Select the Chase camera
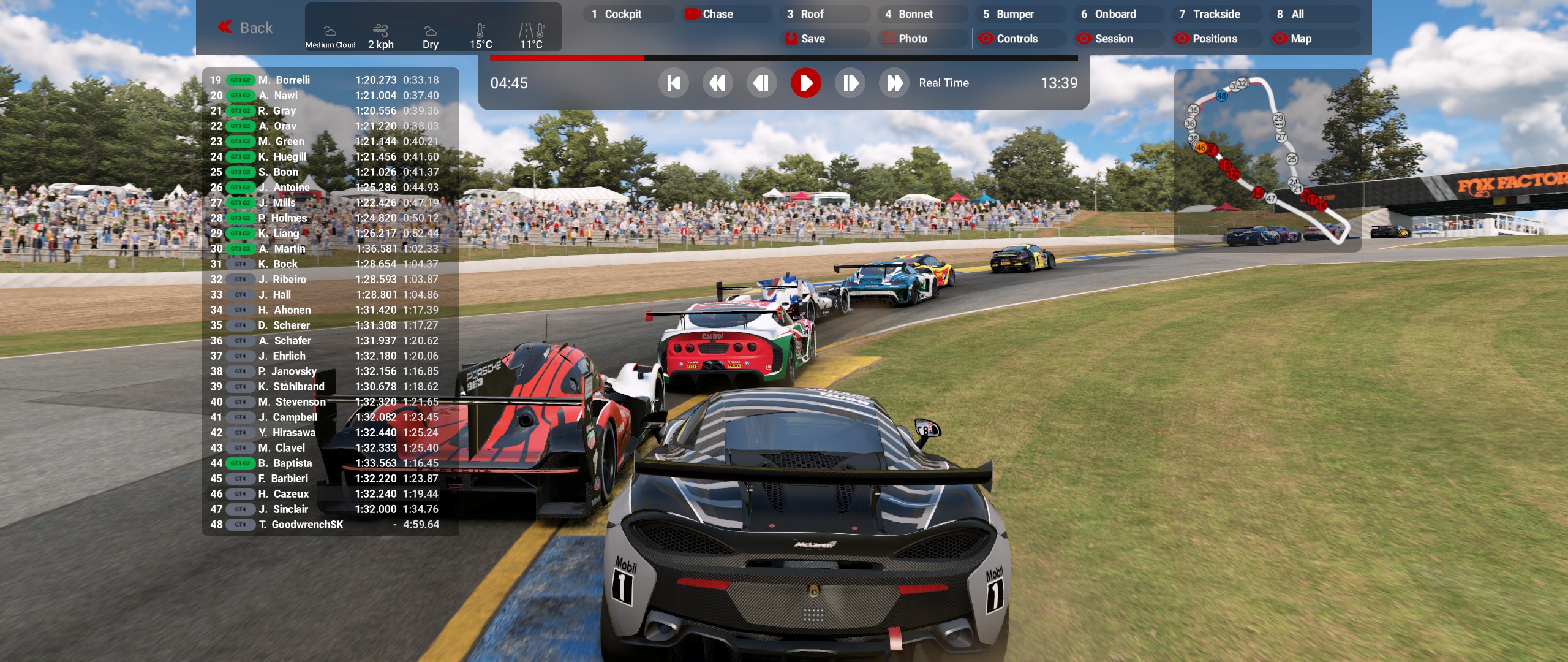This screenshot has width=1568, height=662. click(x=726, y=14)
